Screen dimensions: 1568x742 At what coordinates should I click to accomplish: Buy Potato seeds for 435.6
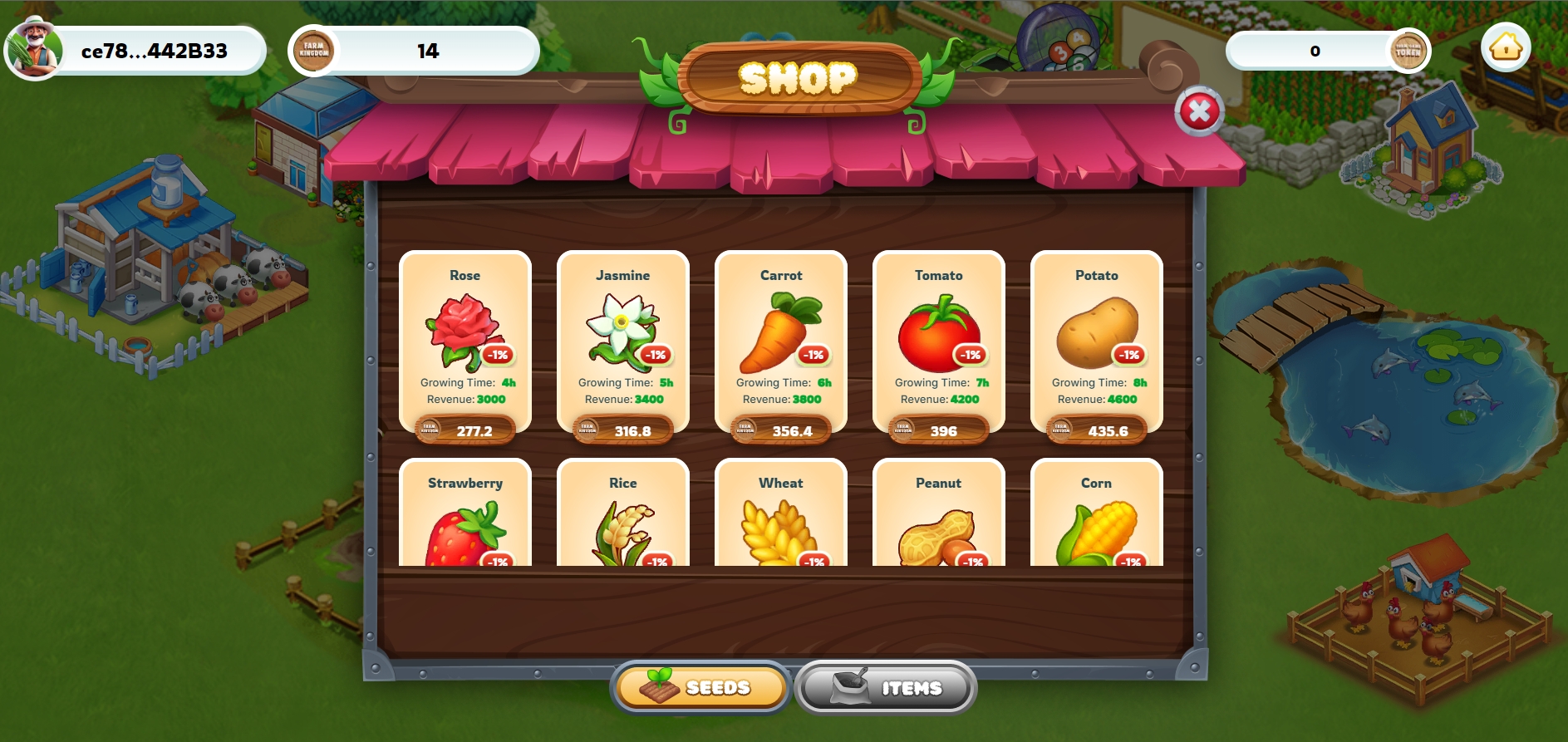(1097, 430)
